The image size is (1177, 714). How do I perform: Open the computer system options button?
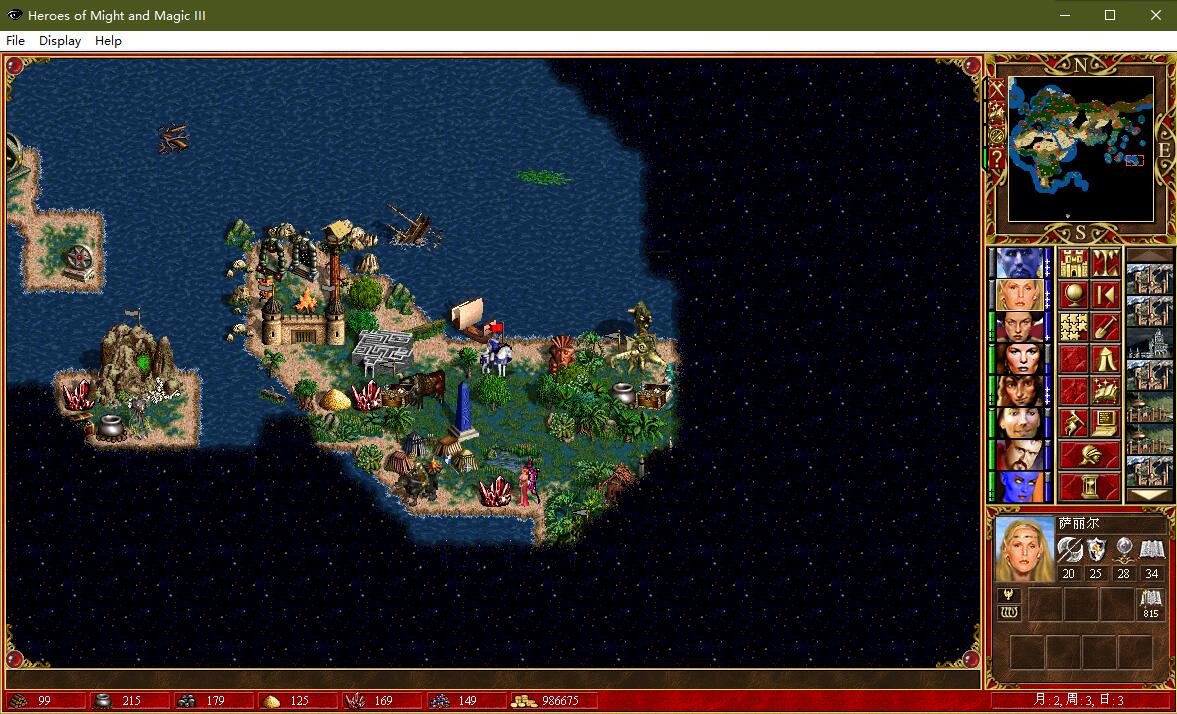1105,423
